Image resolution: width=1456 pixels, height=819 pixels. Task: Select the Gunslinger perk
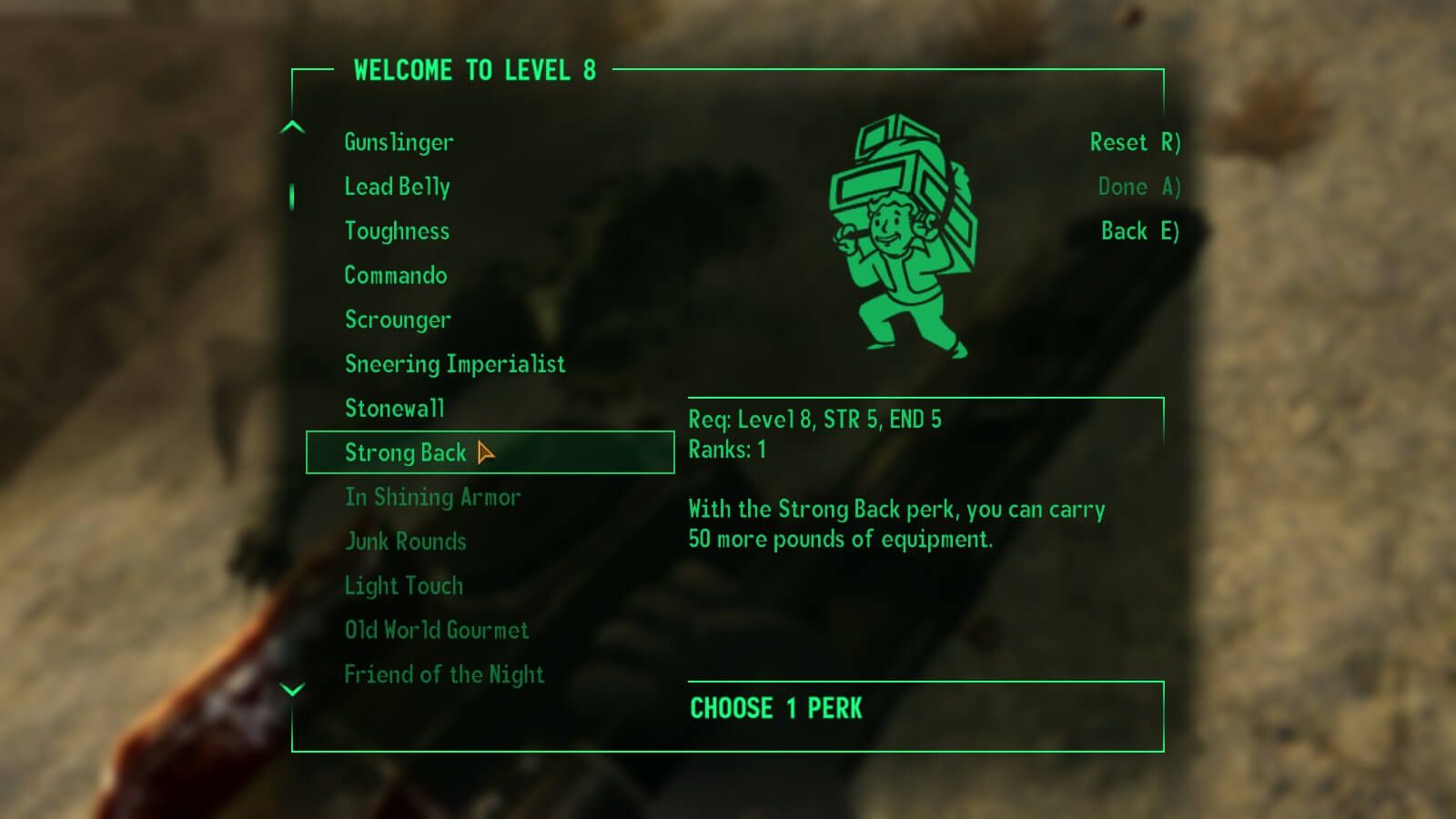[x=399, y=142]
